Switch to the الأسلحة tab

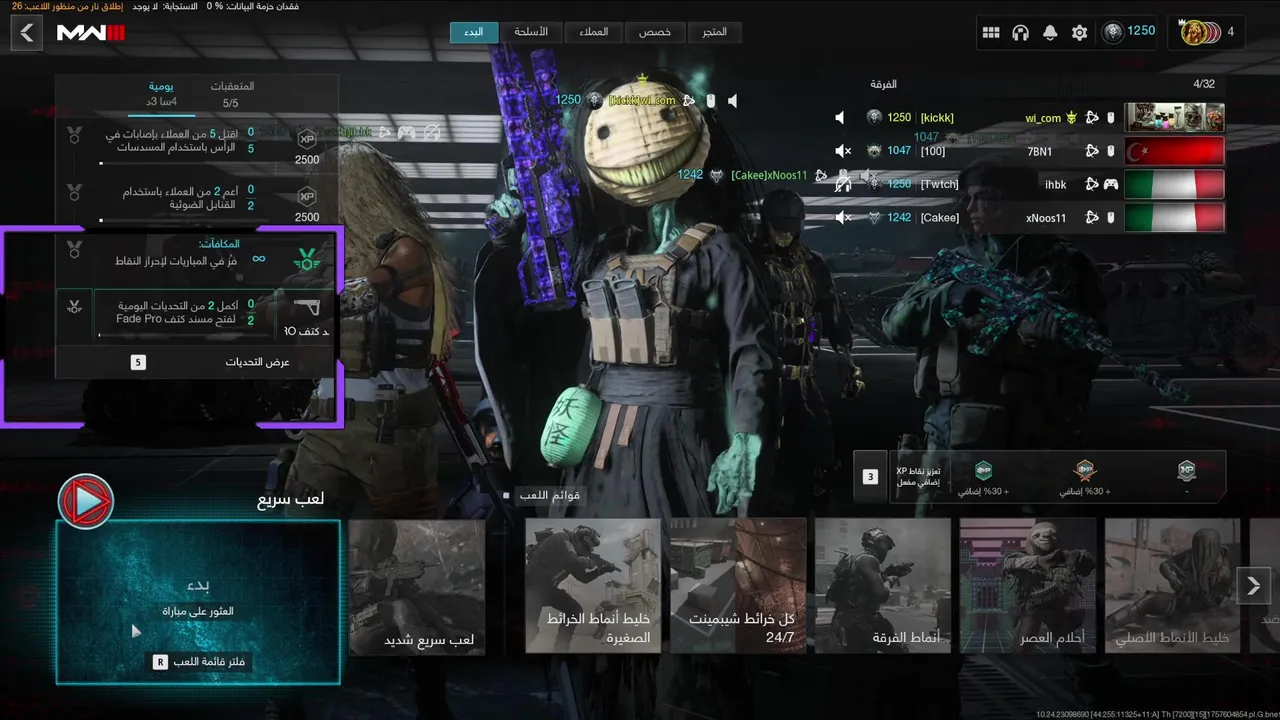tap(531, 32)
